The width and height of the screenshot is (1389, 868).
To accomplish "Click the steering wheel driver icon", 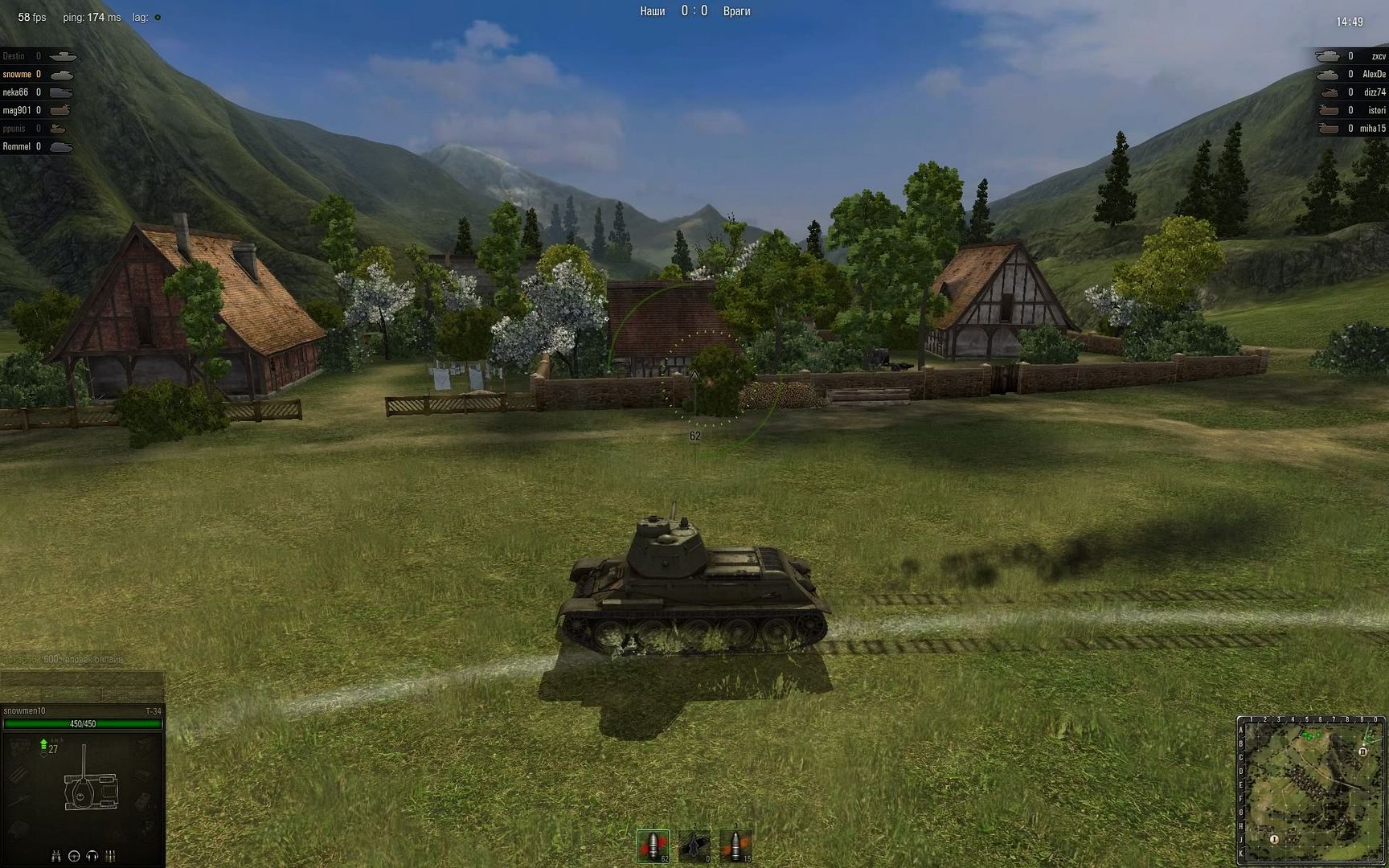I will coord(74,856).
